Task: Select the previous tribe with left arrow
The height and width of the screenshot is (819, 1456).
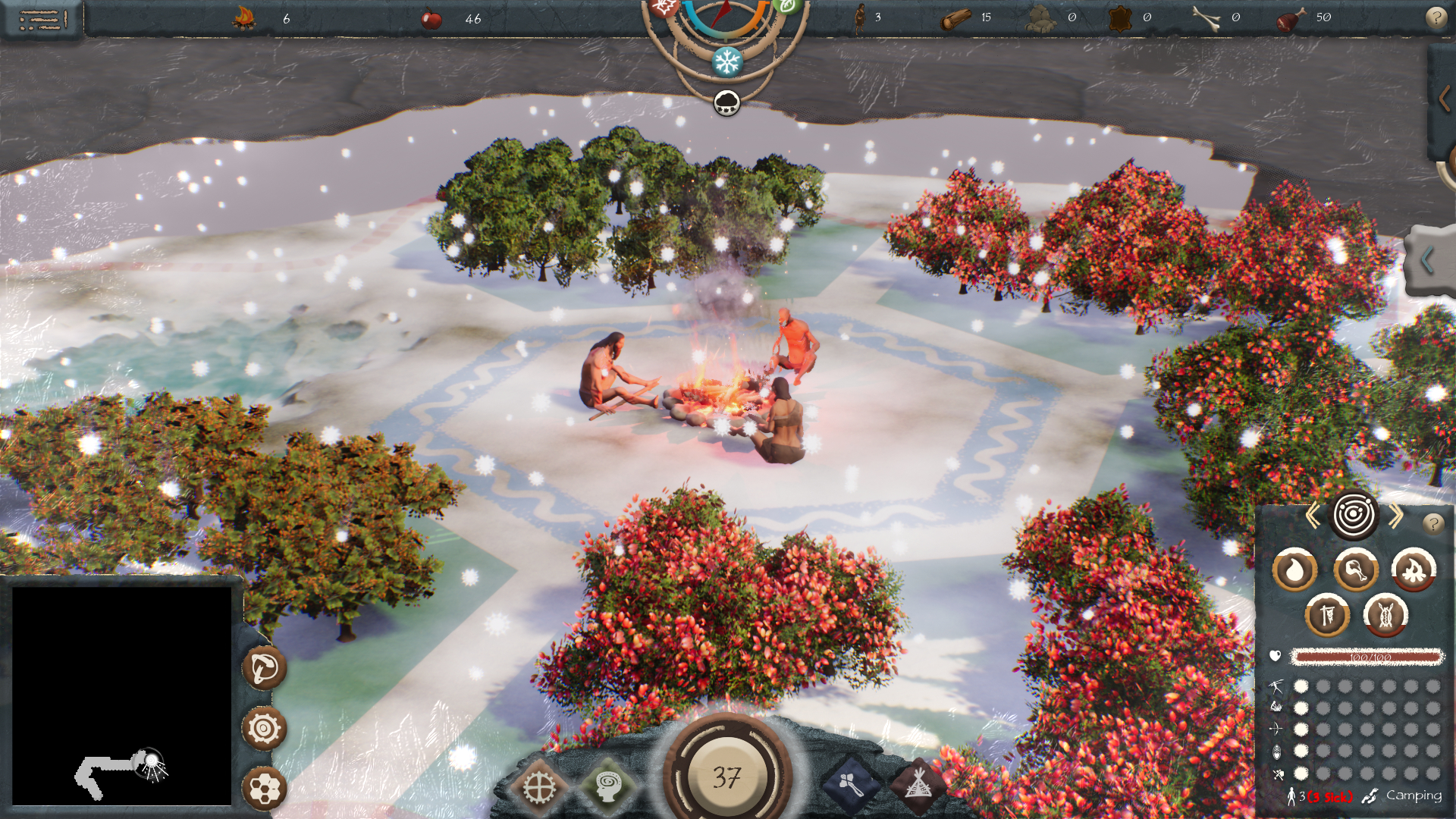Action: [x=1313, y=516]
